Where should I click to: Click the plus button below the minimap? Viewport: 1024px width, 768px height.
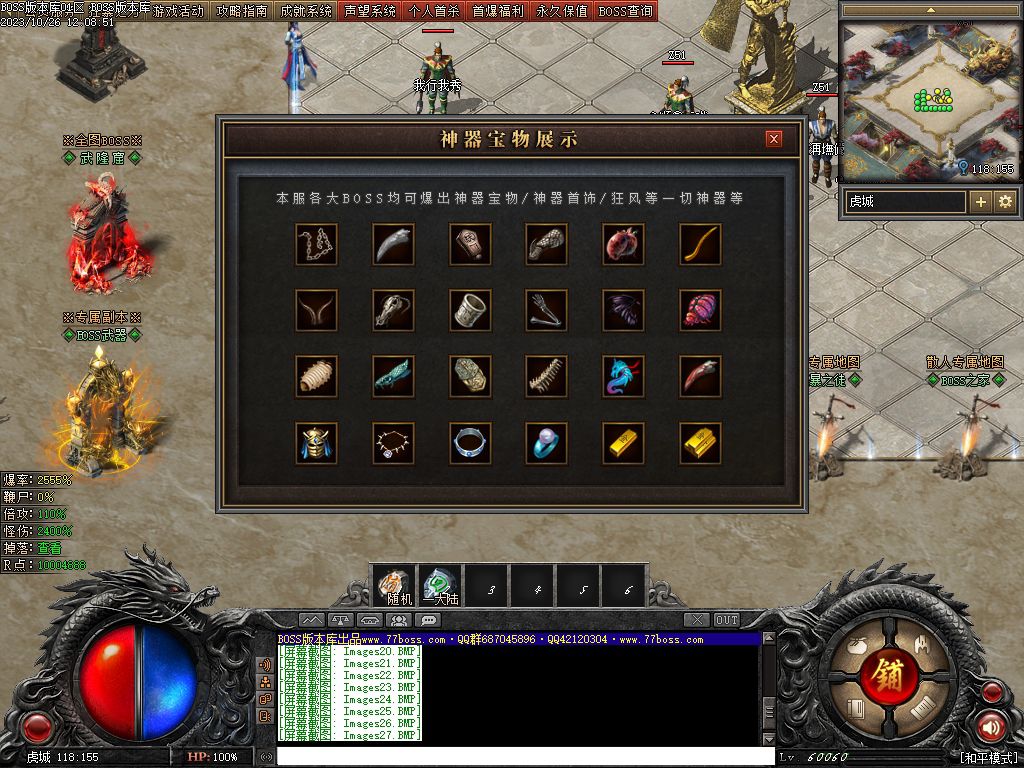pos(981,202)
